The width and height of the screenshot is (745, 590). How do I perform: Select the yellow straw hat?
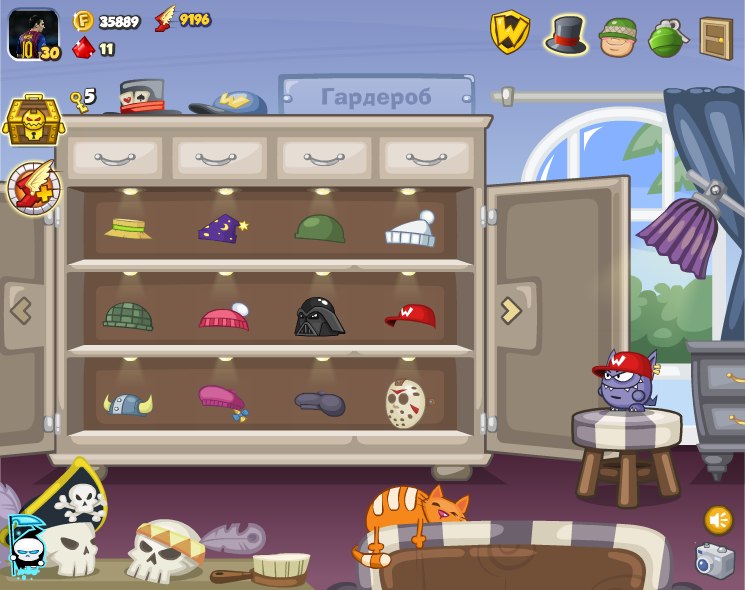pos(128,228)
